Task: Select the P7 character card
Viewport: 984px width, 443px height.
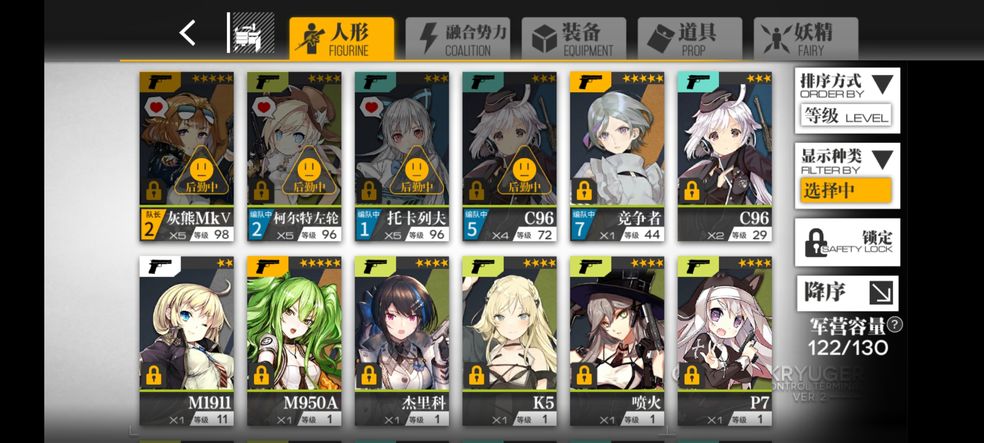Action: pos(724,340)
